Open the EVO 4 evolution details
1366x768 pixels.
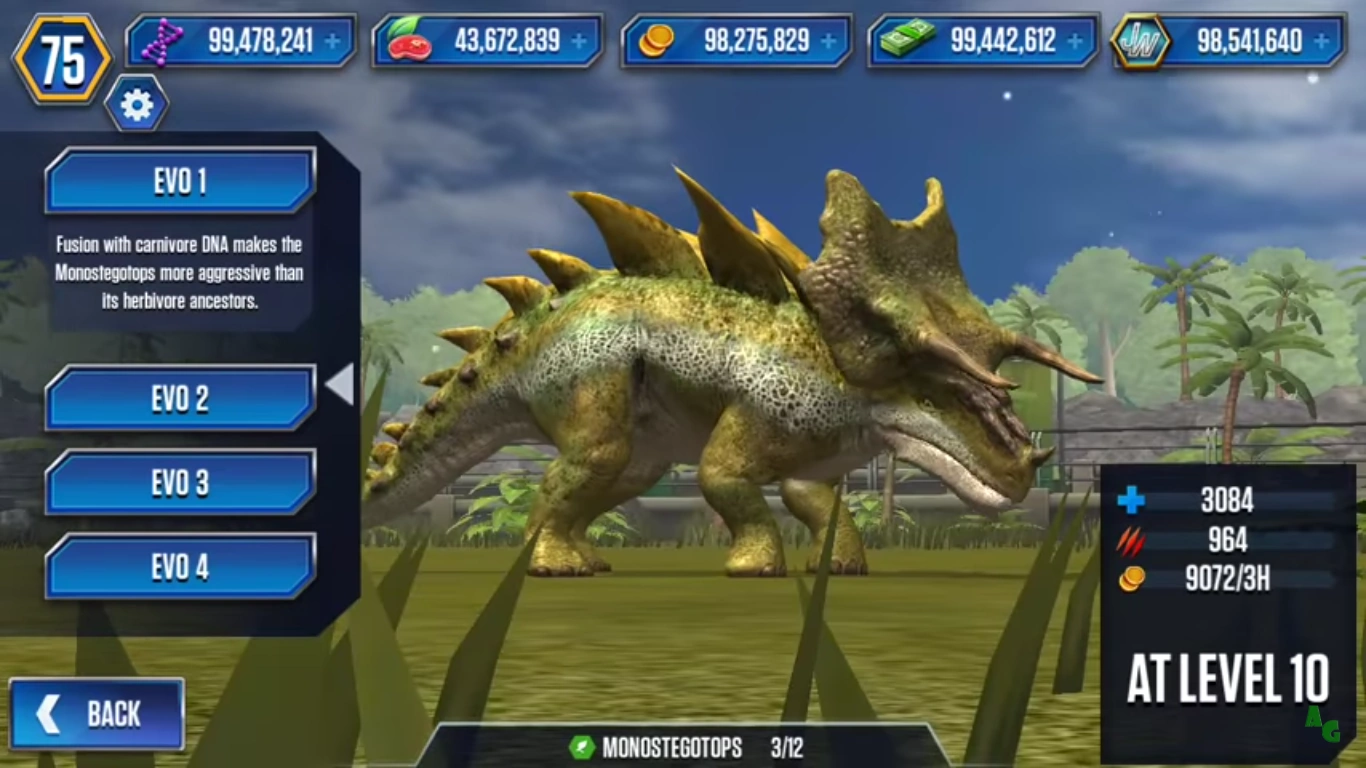[180, 566]
